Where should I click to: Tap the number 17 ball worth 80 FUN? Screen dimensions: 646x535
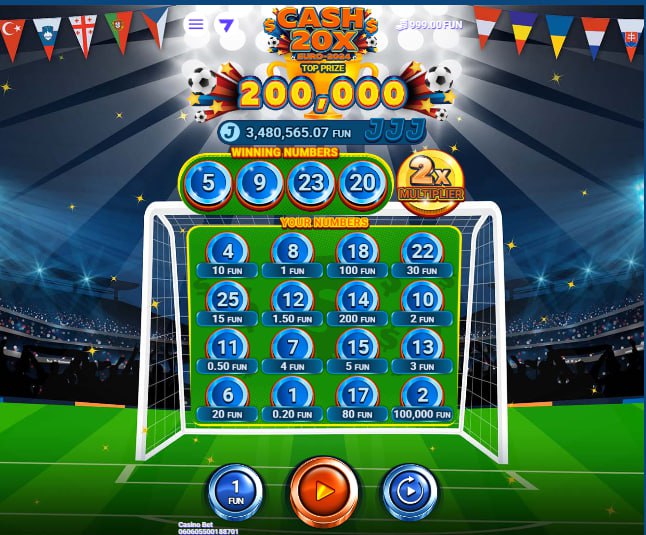[x=359, y=395]
